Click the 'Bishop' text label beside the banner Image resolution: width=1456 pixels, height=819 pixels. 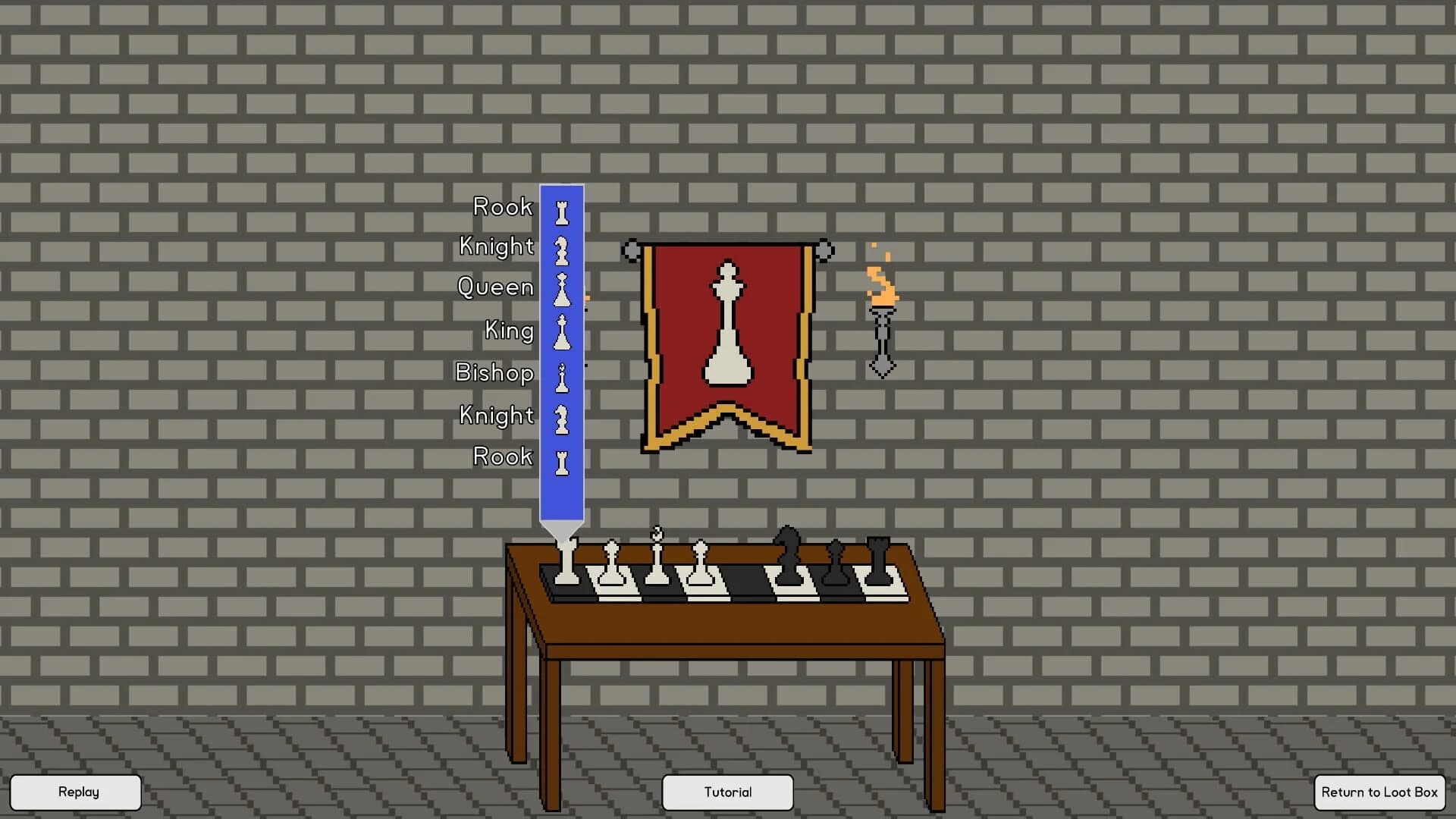click(494, 373)
